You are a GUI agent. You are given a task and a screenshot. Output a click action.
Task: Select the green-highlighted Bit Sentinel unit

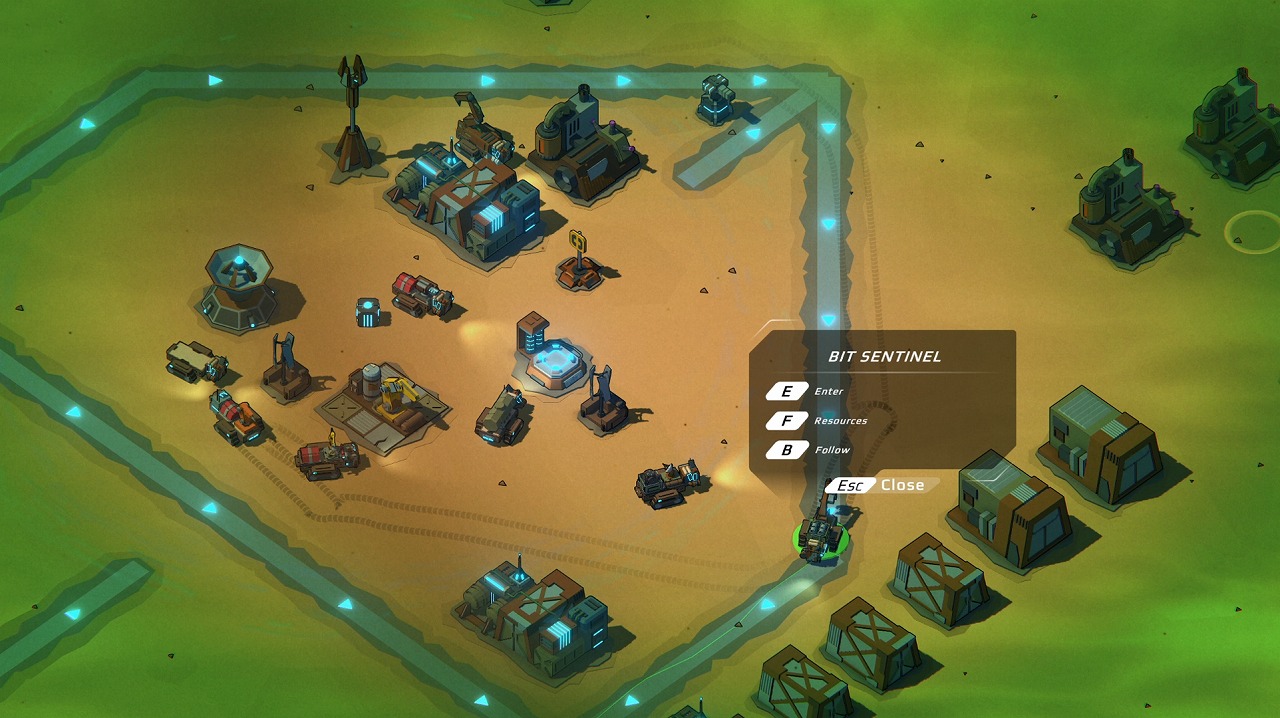coord(821,539)
